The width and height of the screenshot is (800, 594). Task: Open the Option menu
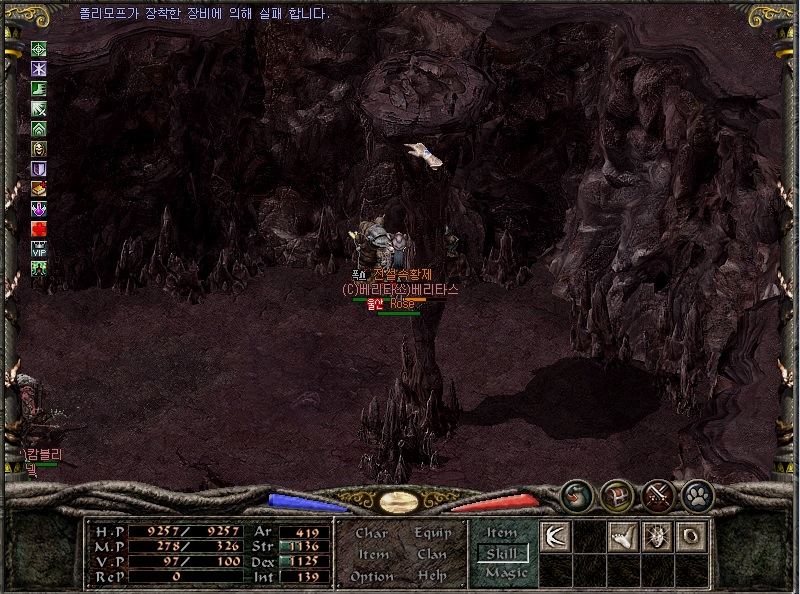tap(372, 576)
